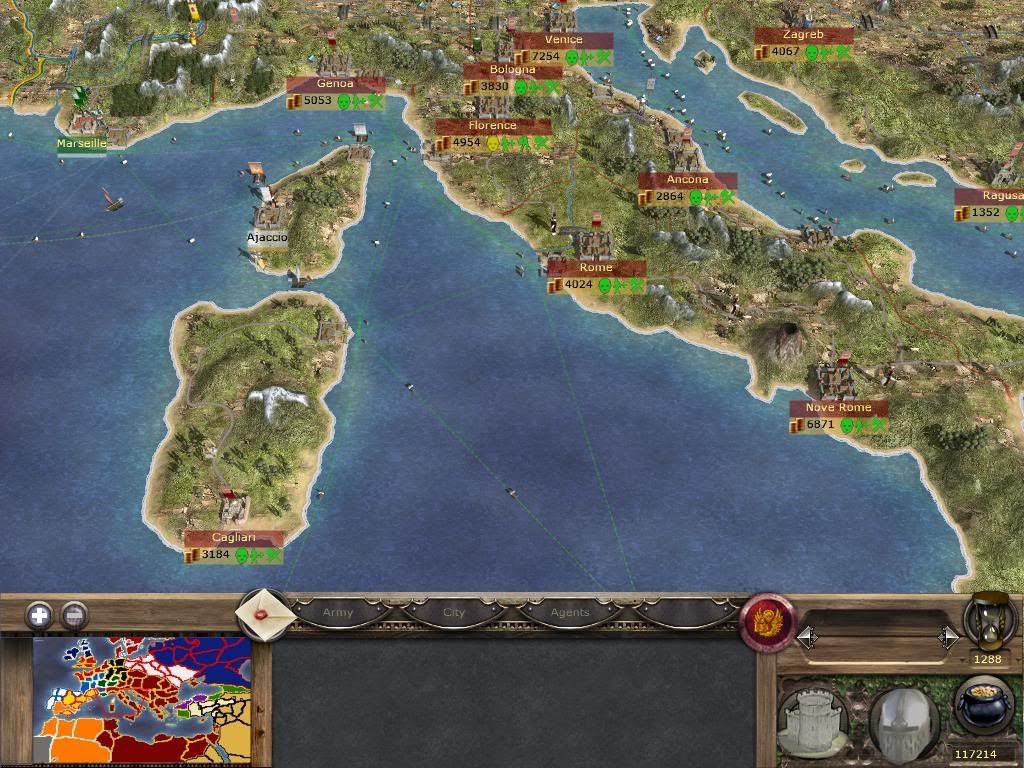Open finances via the gold pot icon
Image resolution: width=1024 pixels, height=768 pixels.
click(984, 706)
